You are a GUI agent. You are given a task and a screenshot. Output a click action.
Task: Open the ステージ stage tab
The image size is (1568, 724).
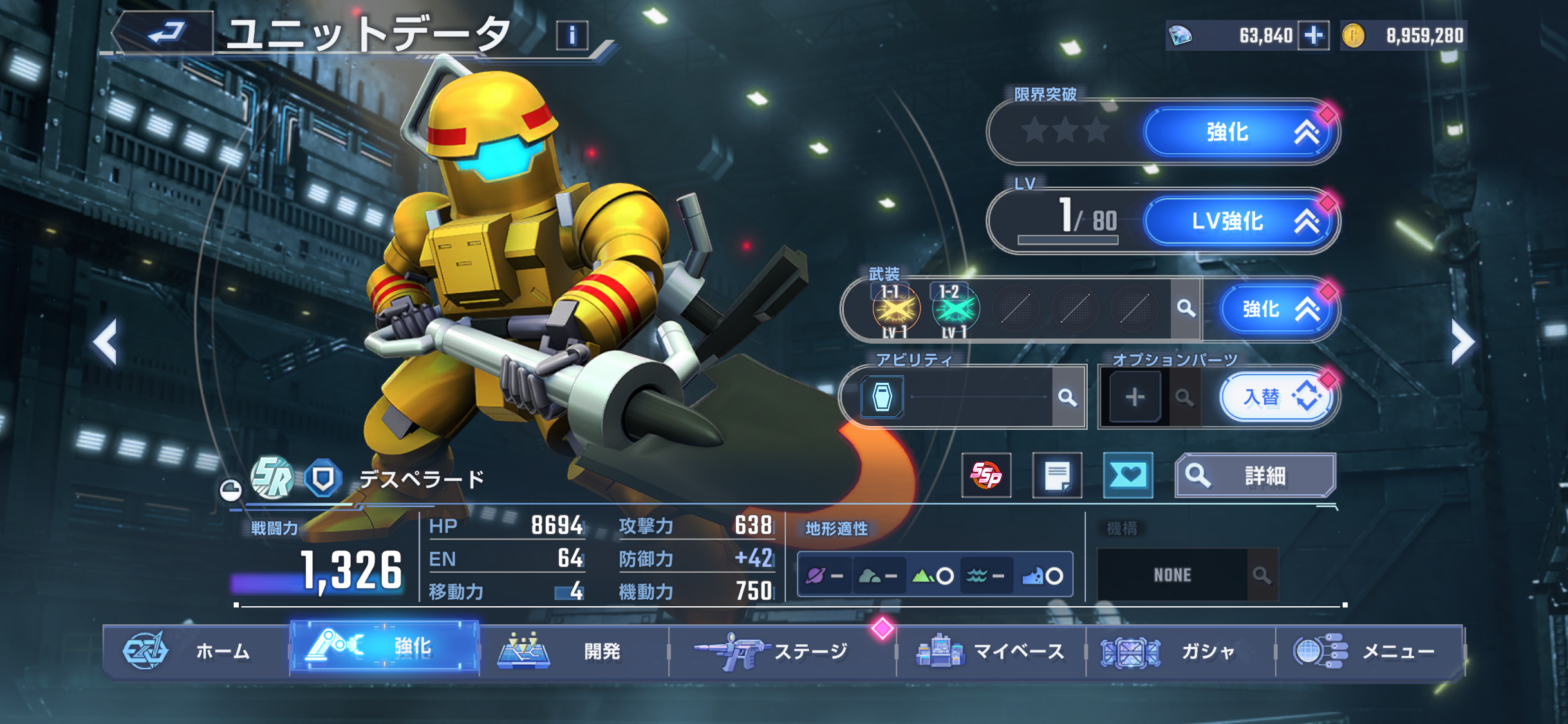tap(781, 651)
